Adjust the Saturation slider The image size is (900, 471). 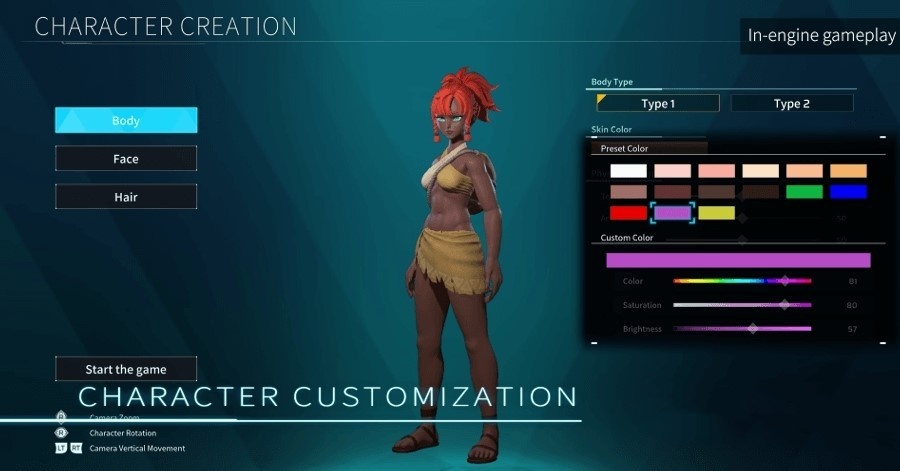742,305
